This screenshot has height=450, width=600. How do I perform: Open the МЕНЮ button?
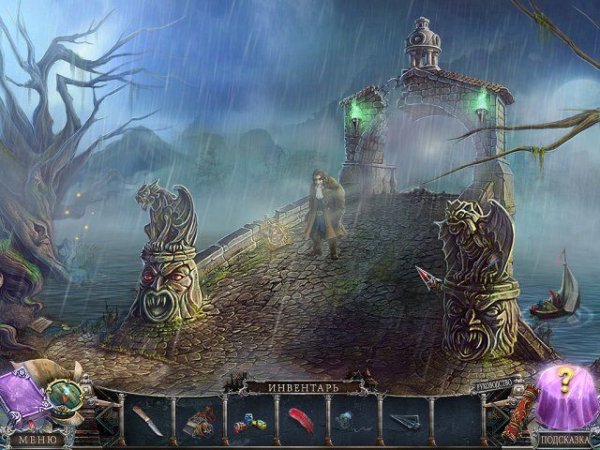coord(35,438)
